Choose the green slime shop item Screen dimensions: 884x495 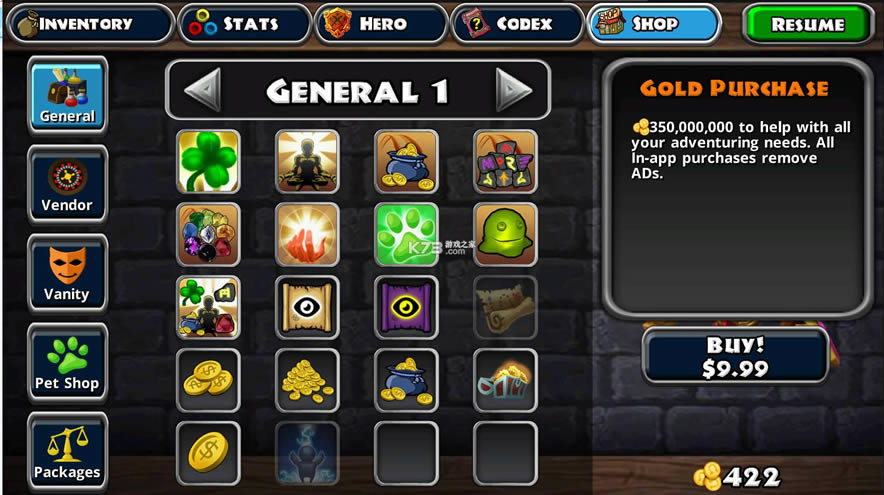coord(505,234)
